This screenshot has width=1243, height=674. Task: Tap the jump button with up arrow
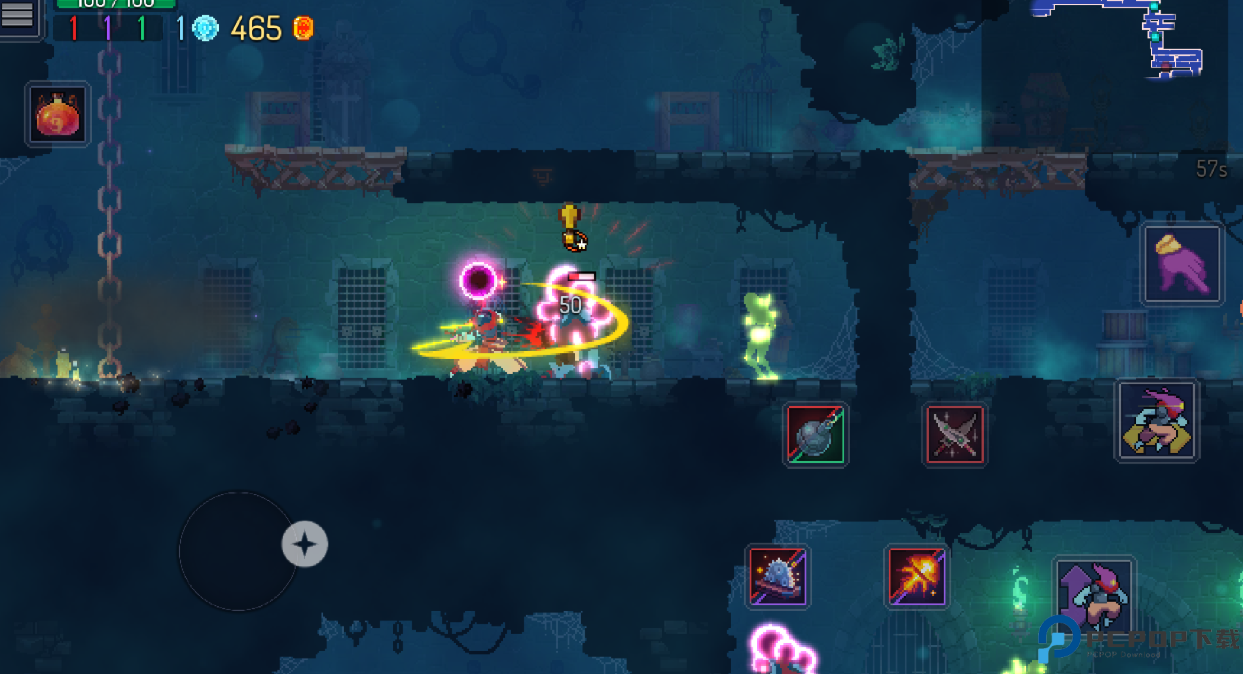(1093, 596)
